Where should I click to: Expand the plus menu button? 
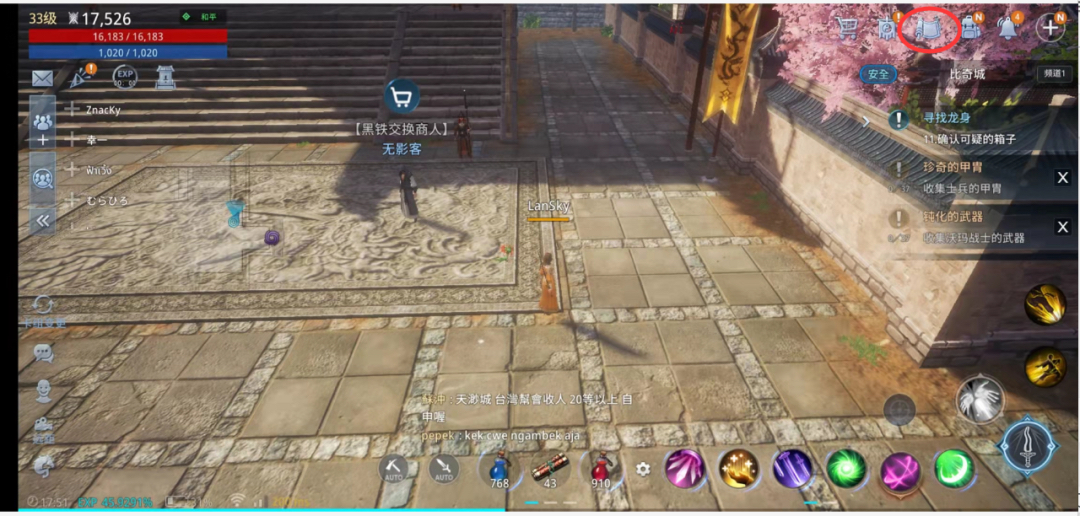(1050, 28)
